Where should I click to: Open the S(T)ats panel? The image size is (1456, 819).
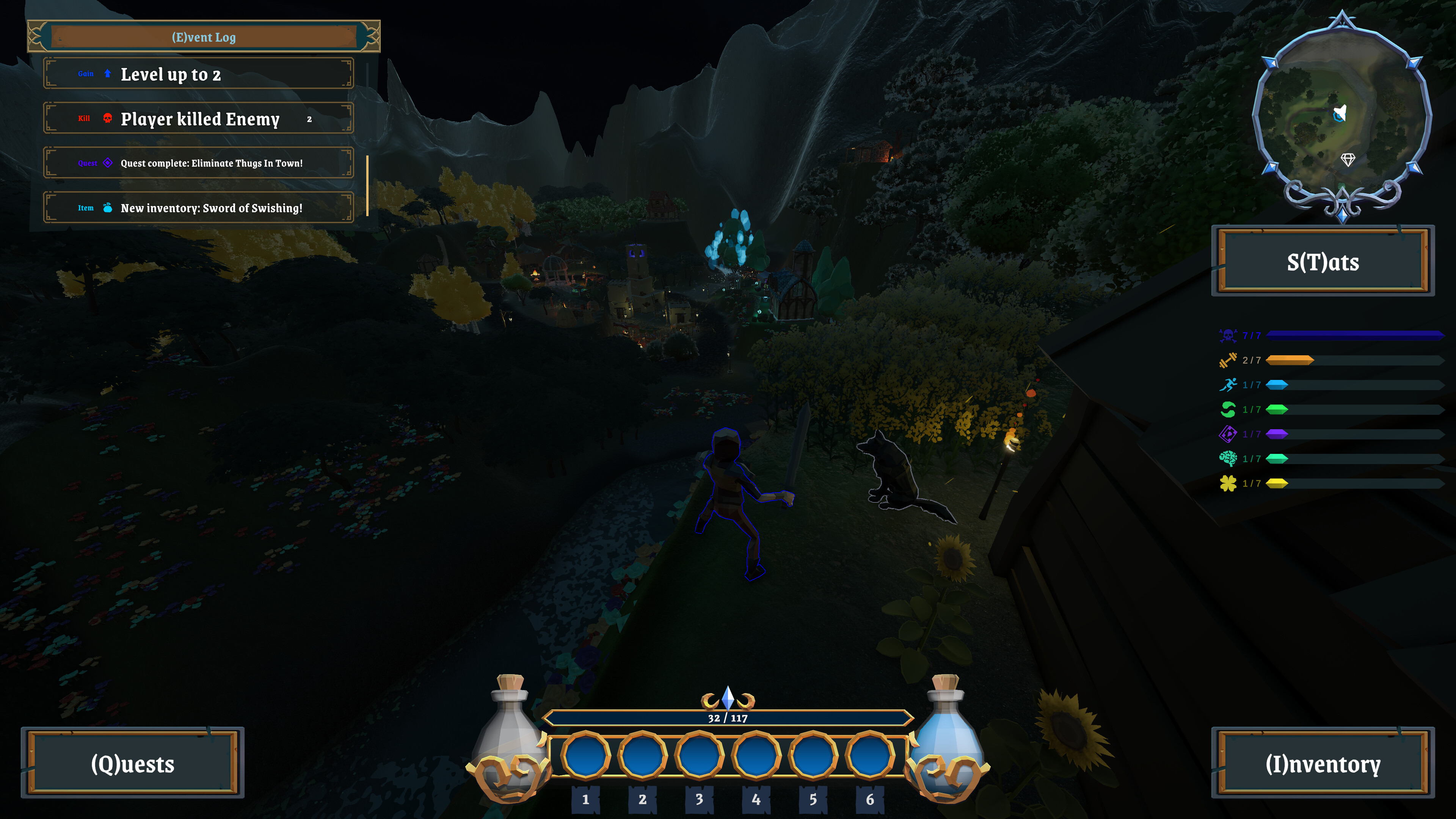coord(1323,262)
